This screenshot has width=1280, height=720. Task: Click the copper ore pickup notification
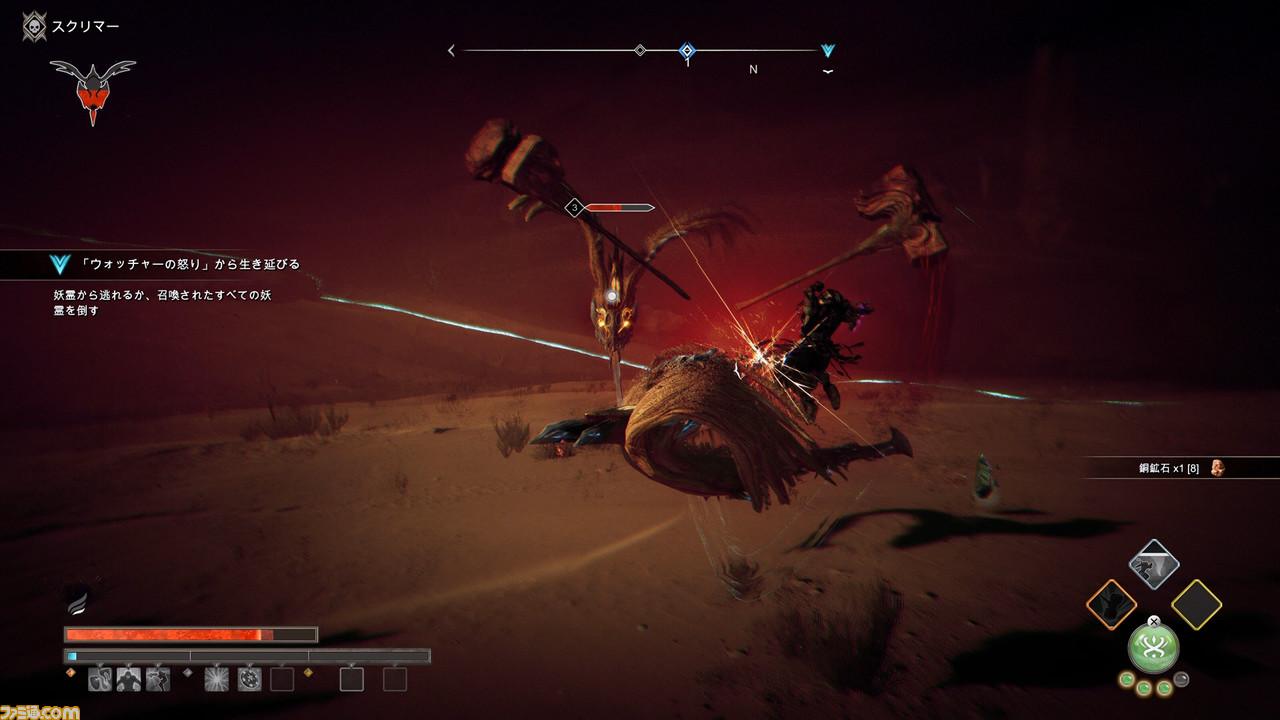(1180, 468)
